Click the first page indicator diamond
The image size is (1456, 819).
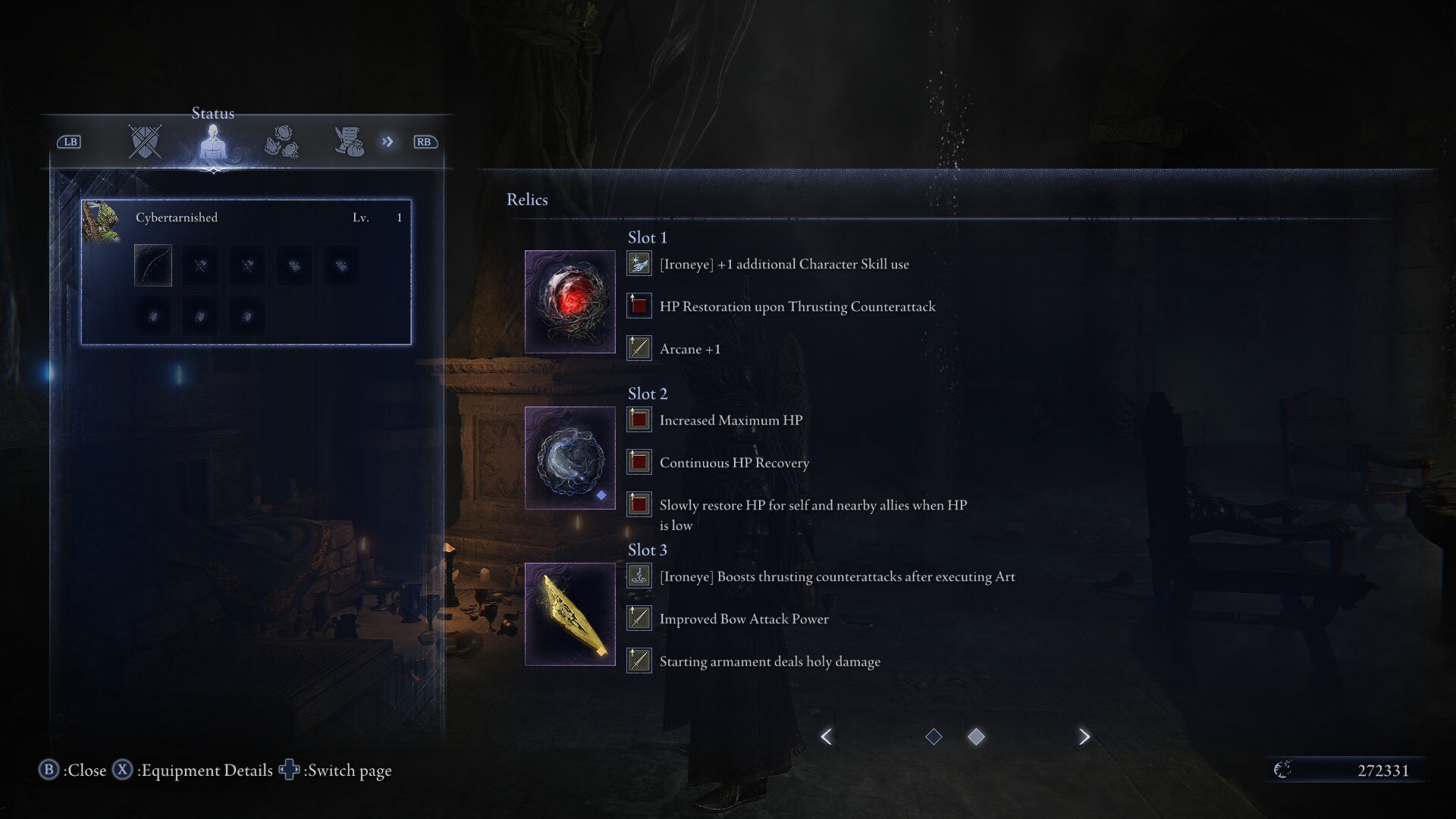(x=934, y=736)
